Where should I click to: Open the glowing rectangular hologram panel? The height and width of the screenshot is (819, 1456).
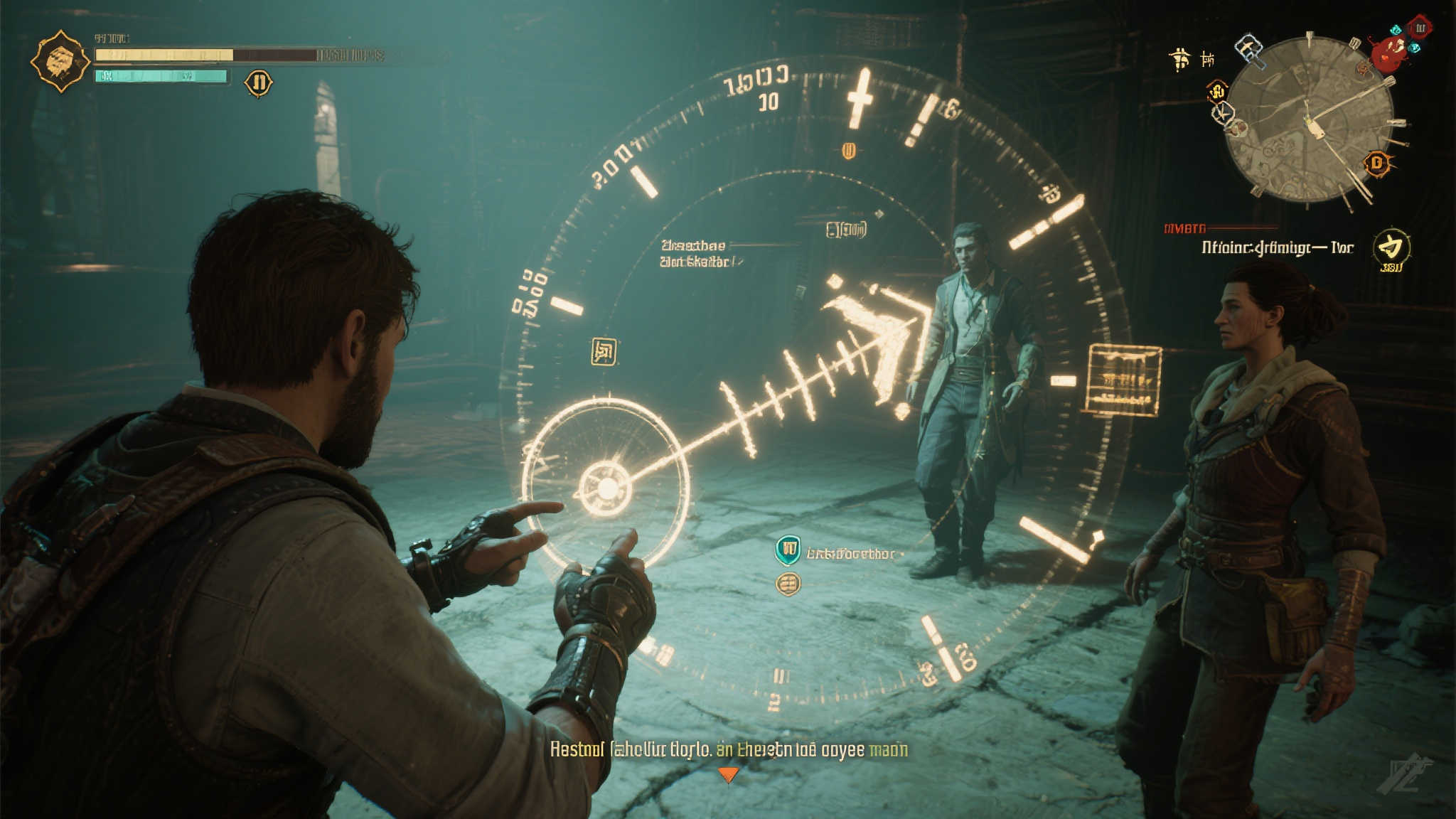click(x=1123, y=379)
